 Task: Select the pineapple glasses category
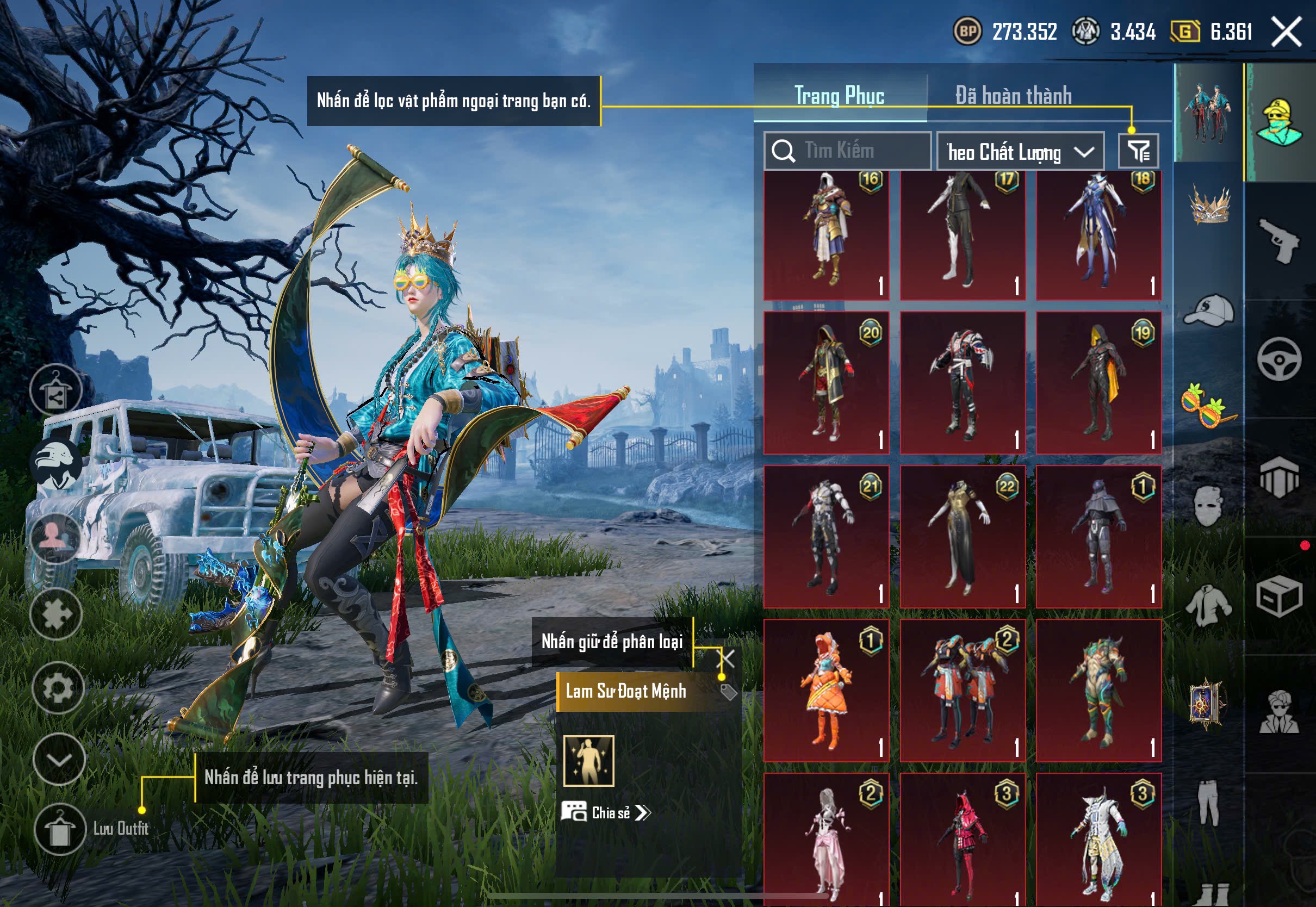pyautogui.click(x=1209, y=405)
